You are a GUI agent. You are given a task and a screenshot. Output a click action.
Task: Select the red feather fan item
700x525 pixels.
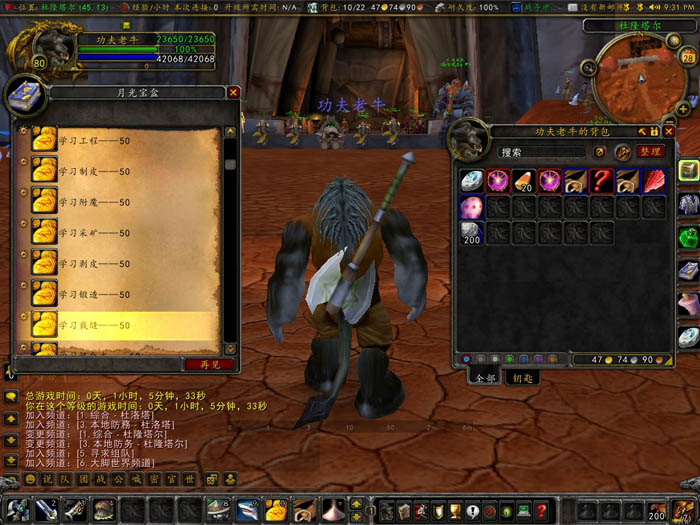(653, 181)
